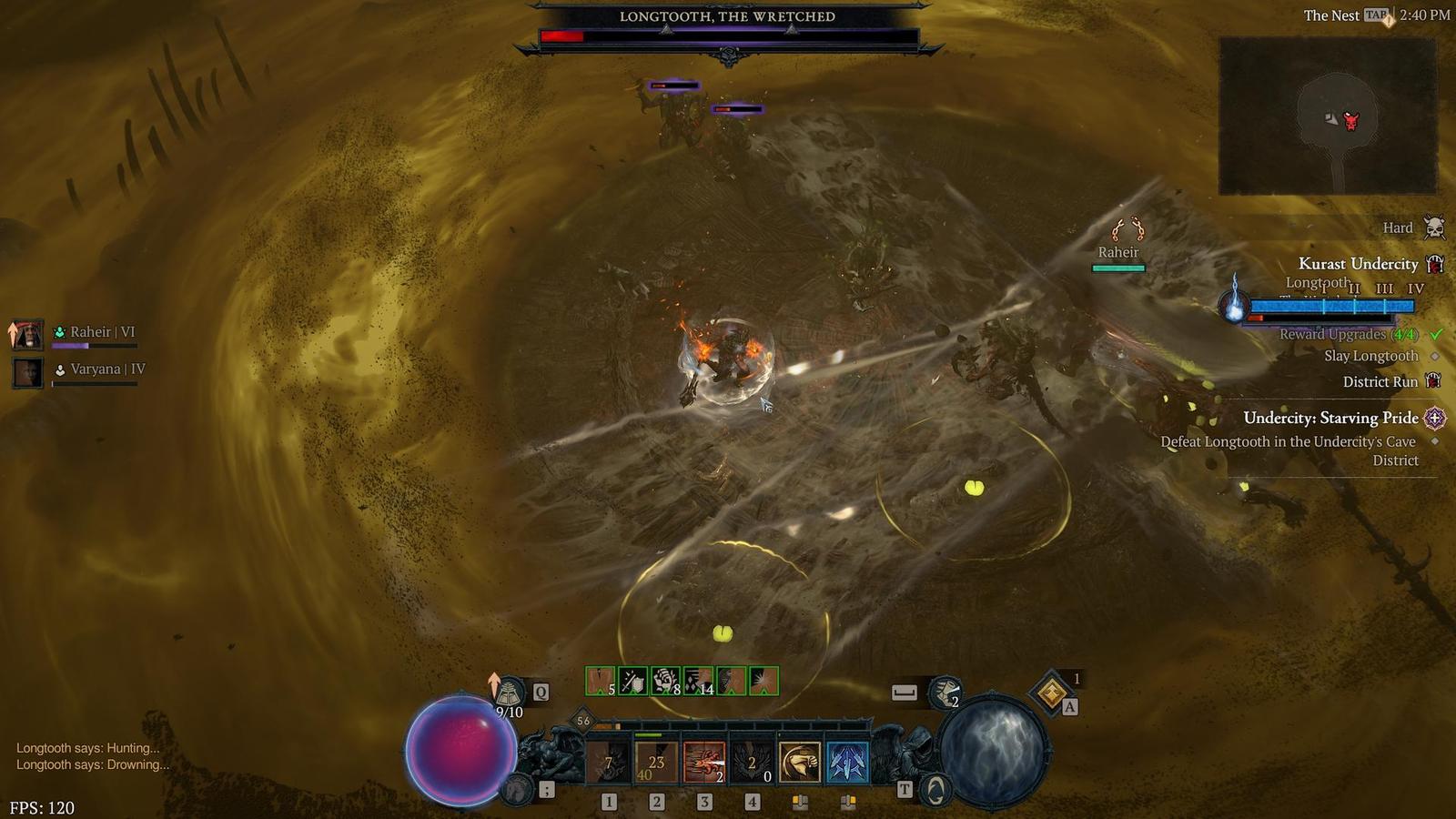Select the Undercity: Starving Pride quest
1456x819 pixels.
click(x=1330, y=418)
